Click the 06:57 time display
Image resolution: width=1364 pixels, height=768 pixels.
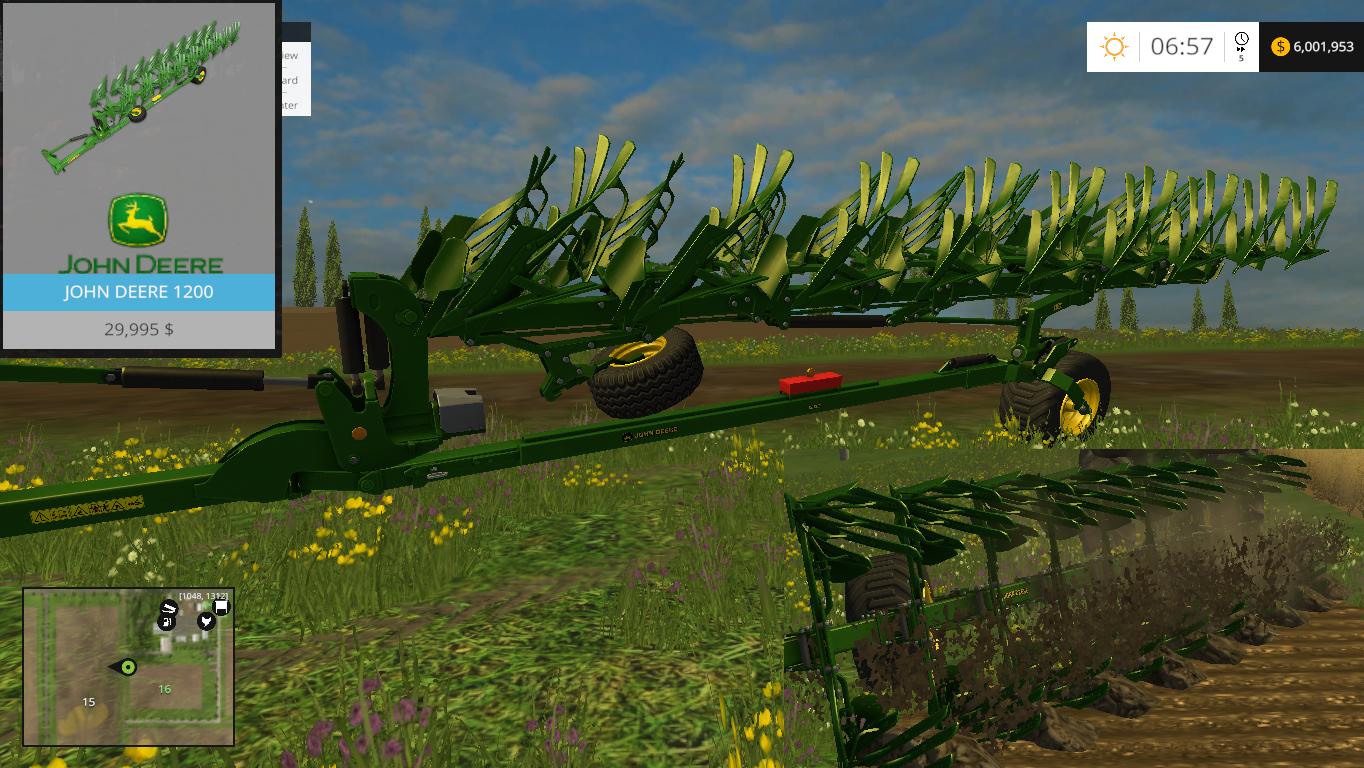pos(1182,46)
